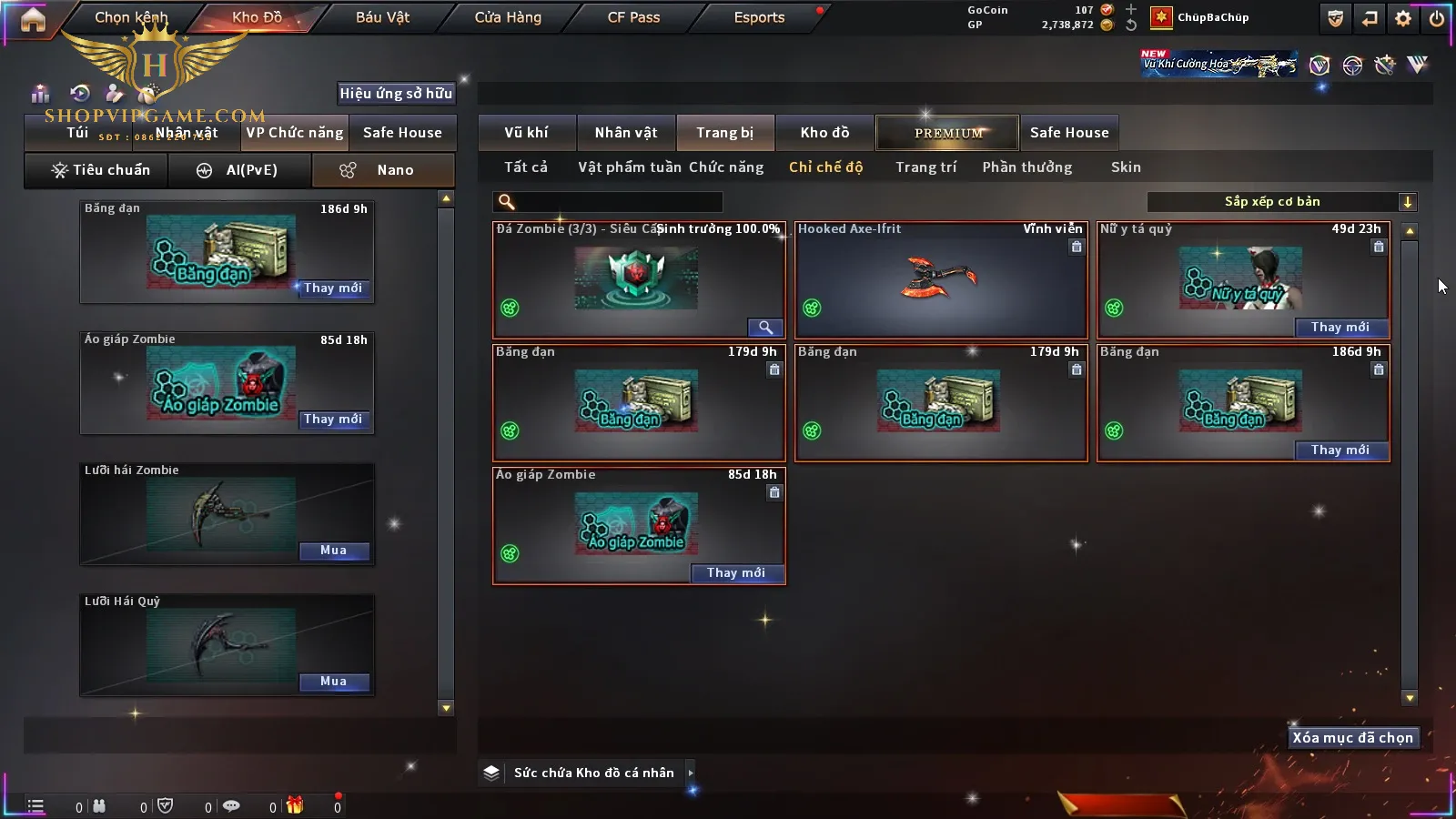Open settings with the gear icon

(1403, 18)
